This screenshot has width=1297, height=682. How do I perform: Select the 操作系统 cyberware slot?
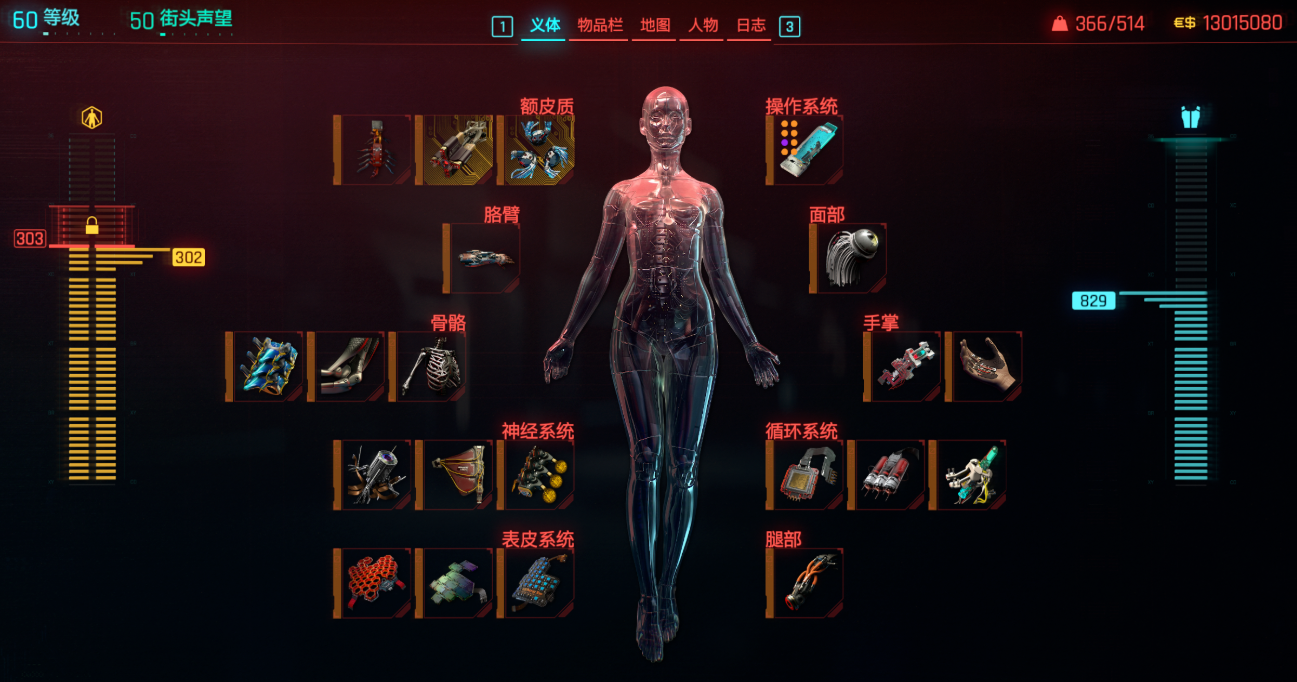pos(805,150)
